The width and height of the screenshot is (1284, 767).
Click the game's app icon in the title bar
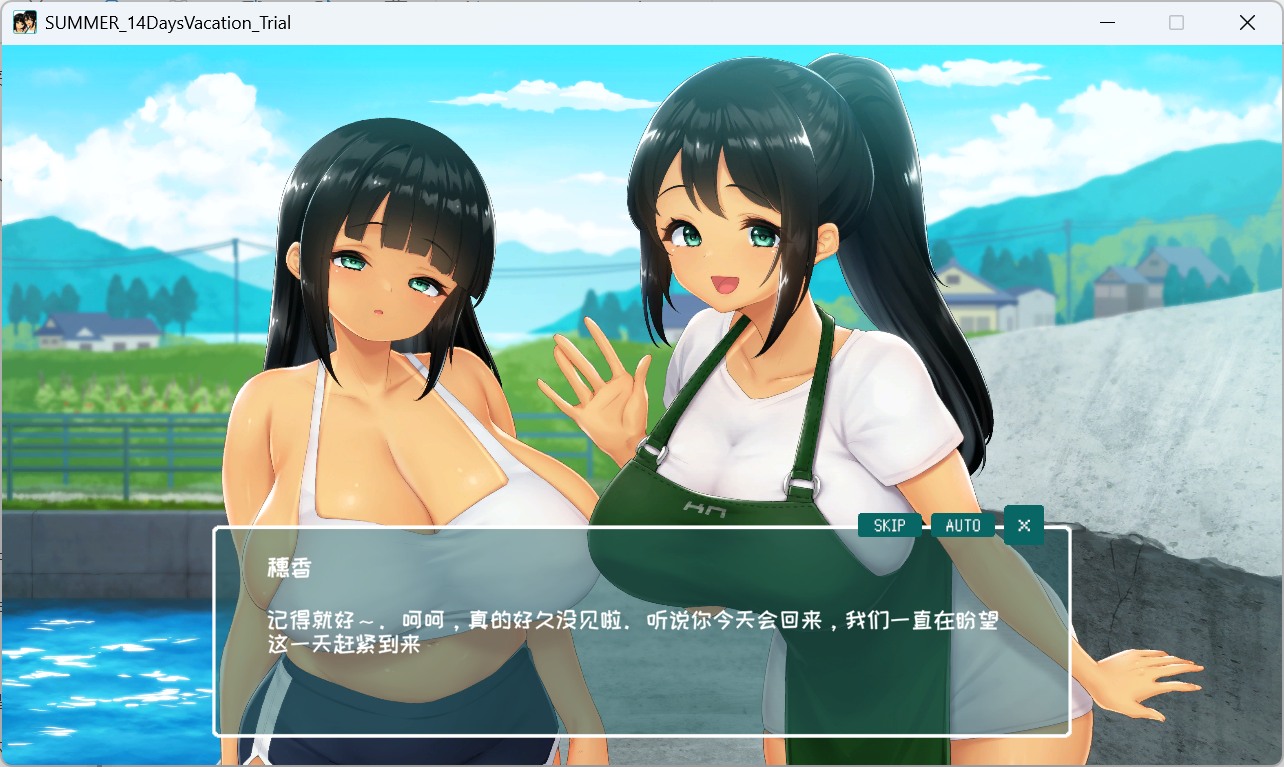[x=23, y=22]
